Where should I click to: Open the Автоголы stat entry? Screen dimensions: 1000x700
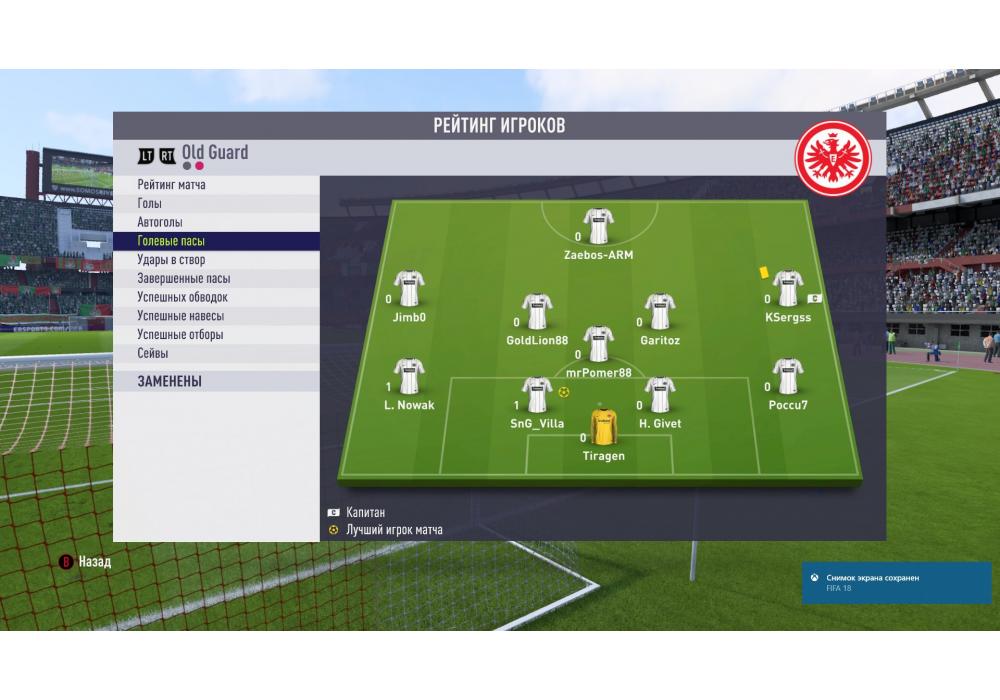click(x=160, y=222)
